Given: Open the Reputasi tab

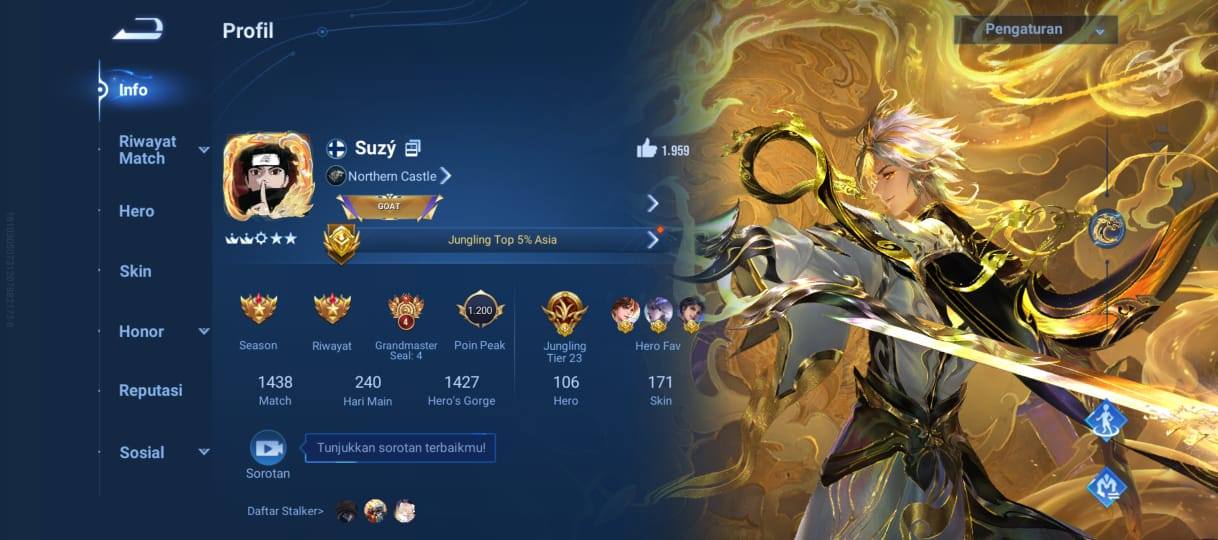Looking at the screenshot, I should tap(150, 391).
